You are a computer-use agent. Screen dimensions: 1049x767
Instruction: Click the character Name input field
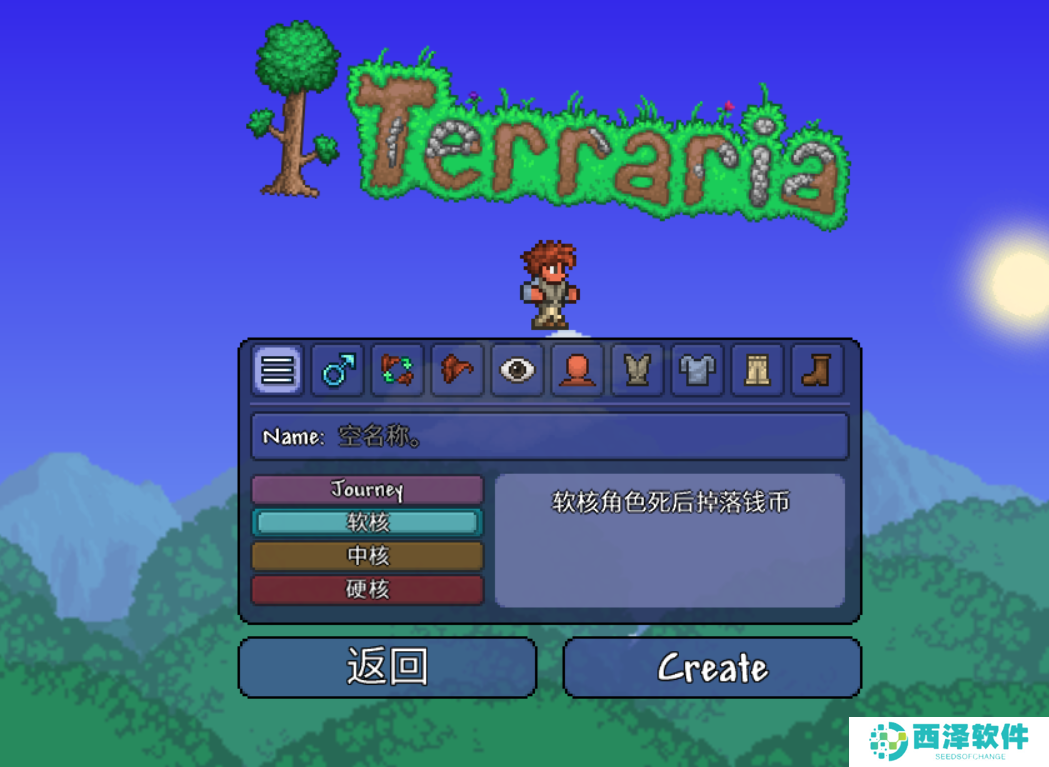point(549,437)
